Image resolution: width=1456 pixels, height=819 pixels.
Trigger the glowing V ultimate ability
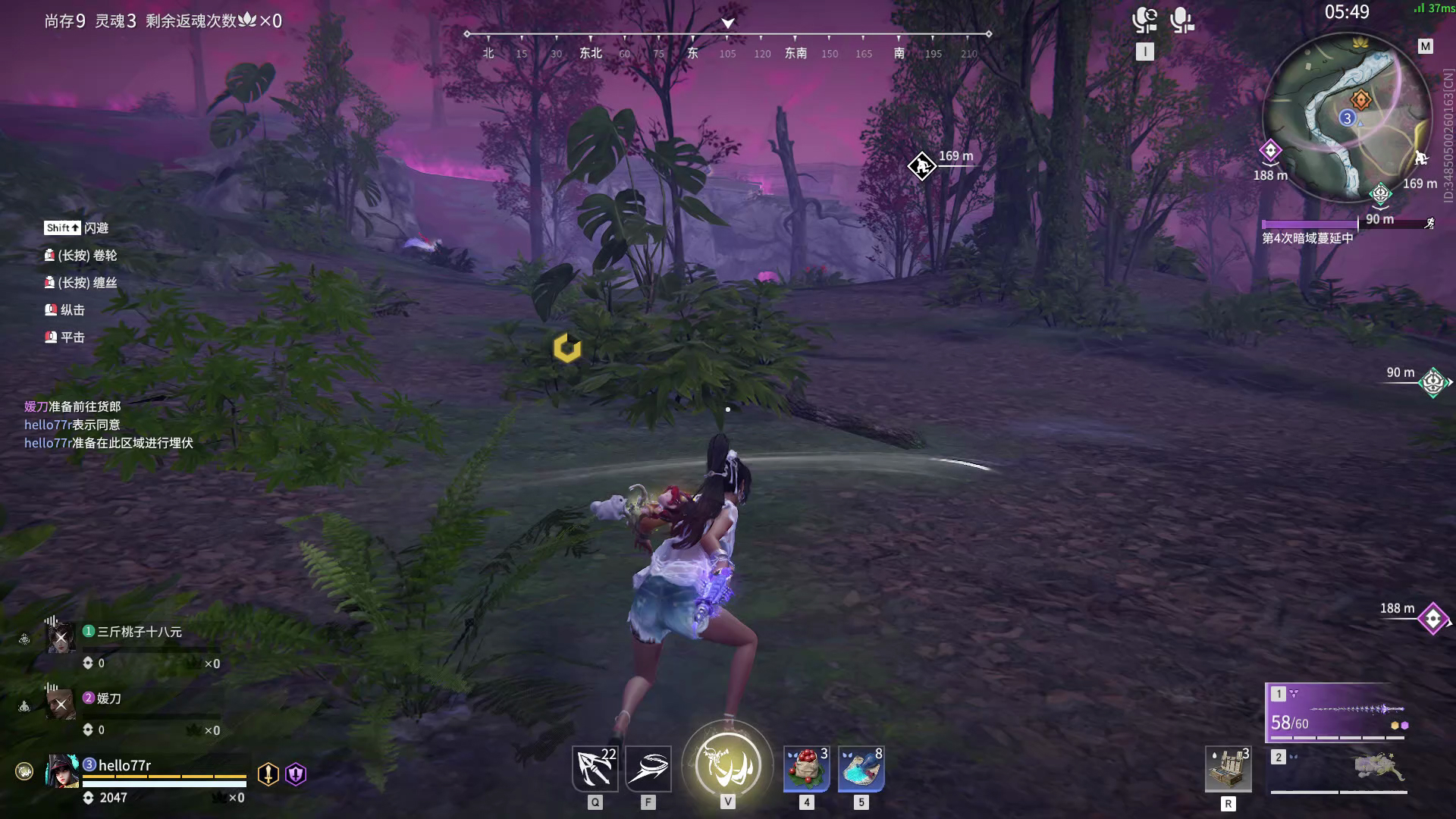pyautogui.click(x=727, y=765)
